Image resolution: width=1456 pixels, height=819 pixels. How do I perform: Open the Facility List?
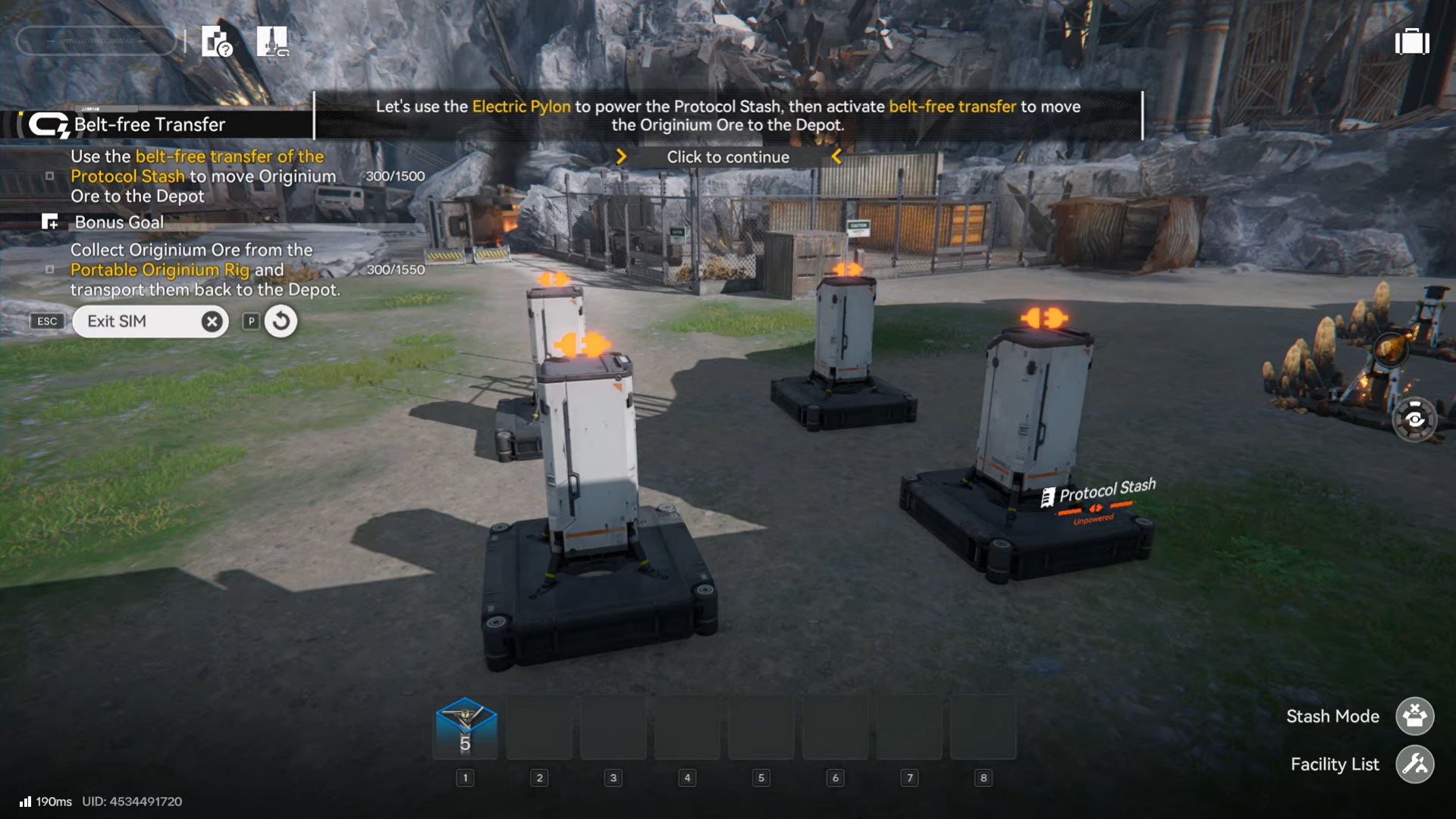(1414, 764)
